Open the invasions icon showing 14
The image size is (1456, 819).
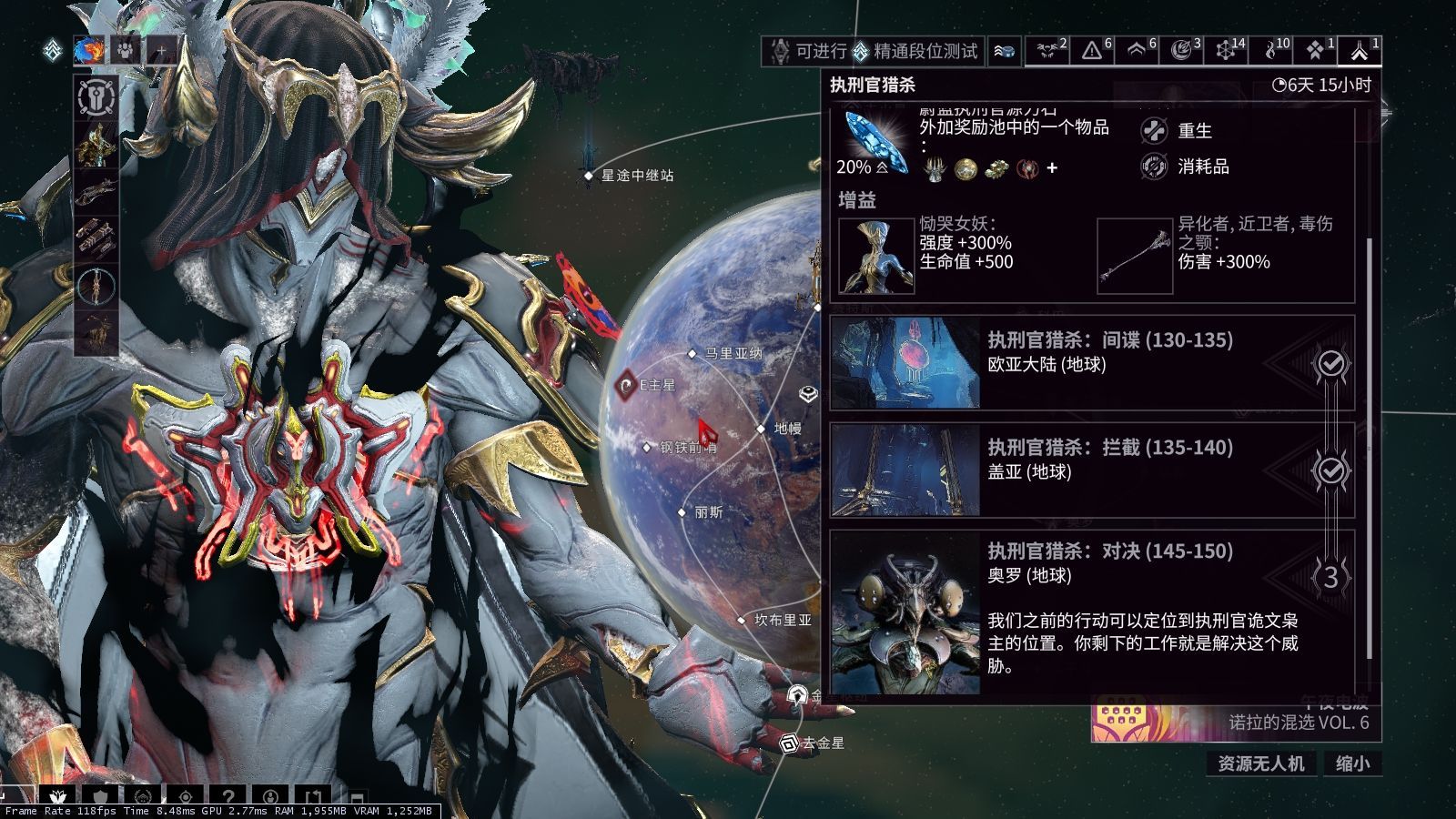tap(1224, 52)
